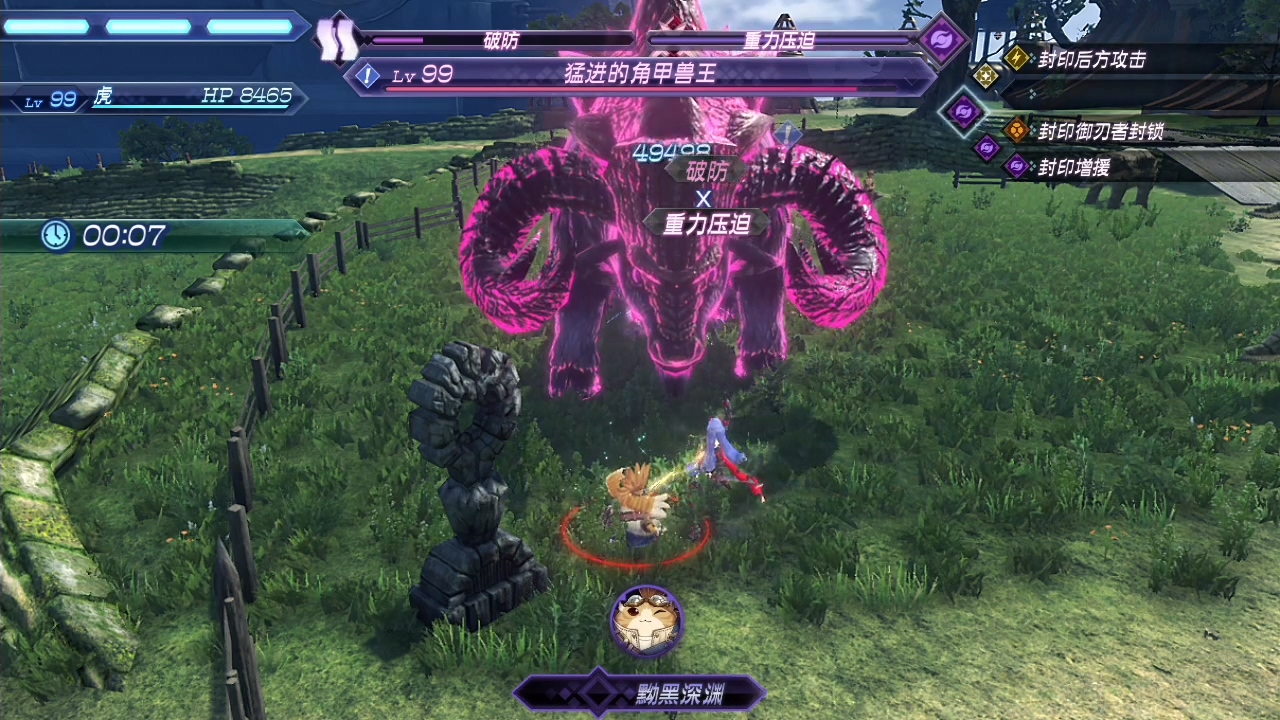Image resolution: width=1280 pixels, height=720 pixels.
Task: Select Tora's round portrait icon
Action: pos(647,621)
